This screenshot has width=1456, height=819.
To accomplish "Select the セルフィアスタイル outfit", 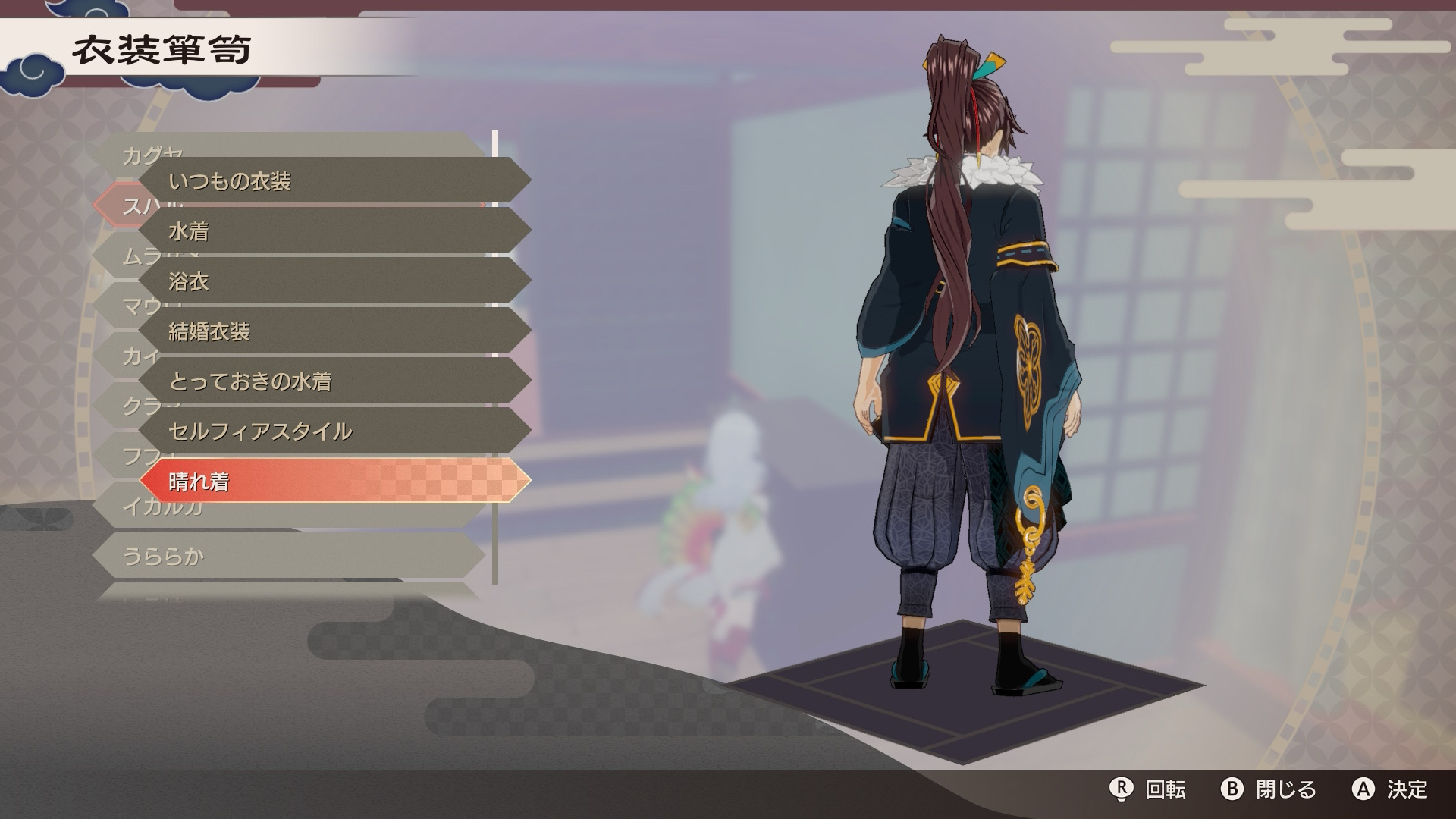I will point(334,431).
